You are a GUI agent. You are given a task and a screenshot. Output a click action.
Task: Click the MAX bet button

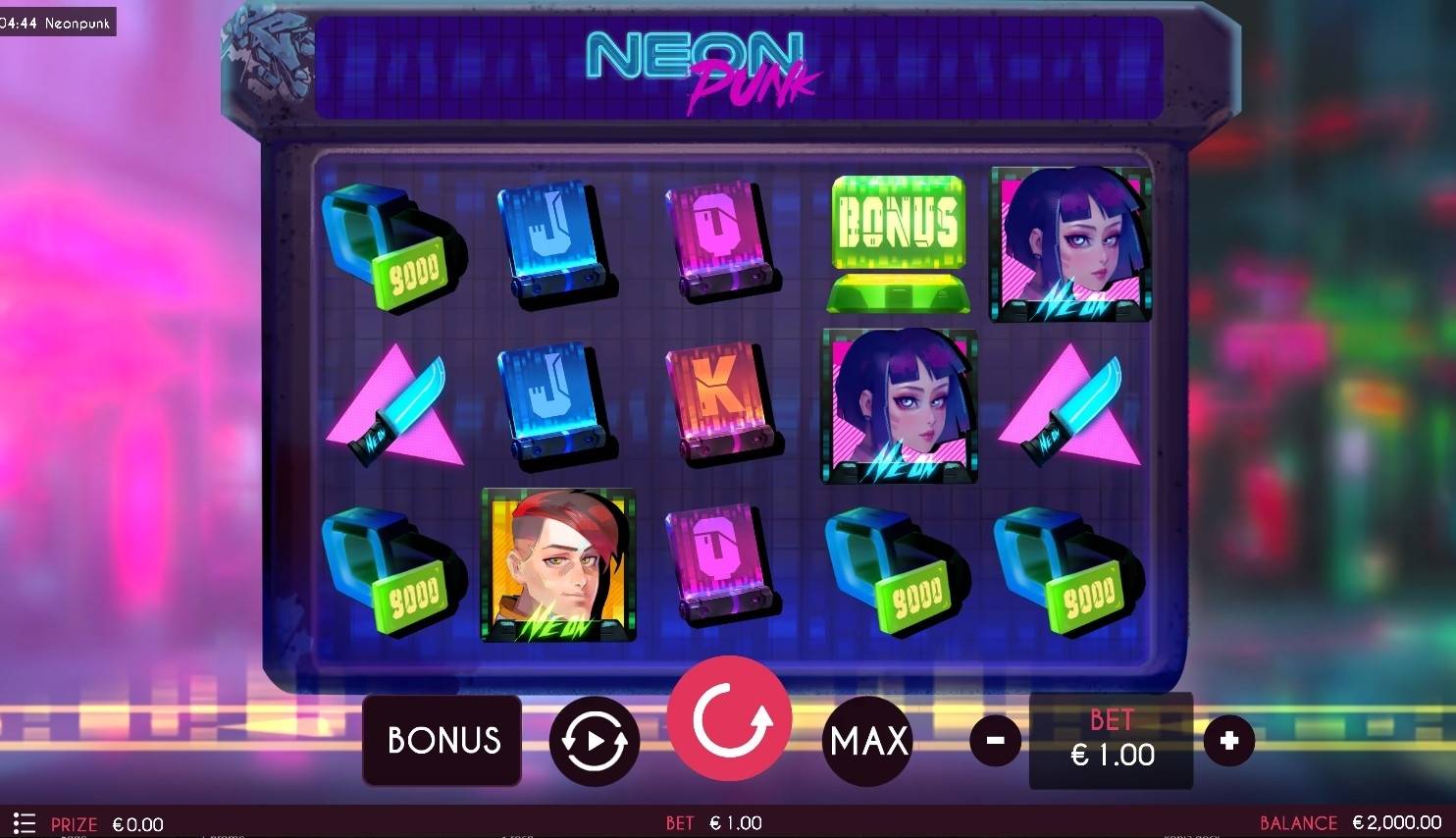867,741
